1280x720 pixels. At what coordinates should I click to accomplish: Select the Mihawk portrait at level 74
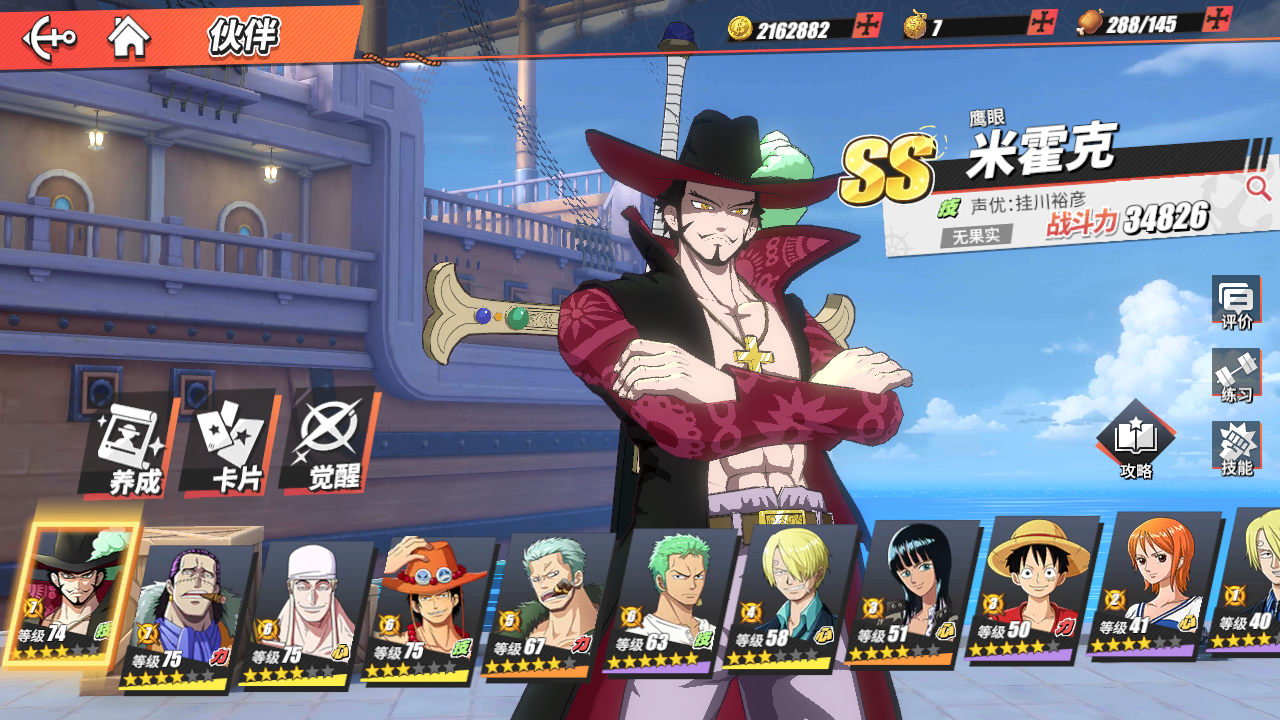pos(70,593)
